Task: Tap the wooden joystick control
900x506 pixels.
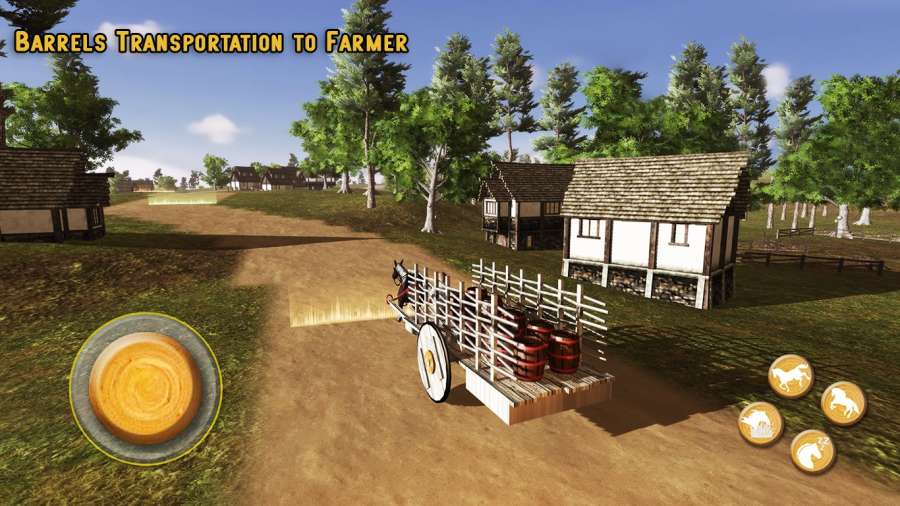Action: [145, 388]
